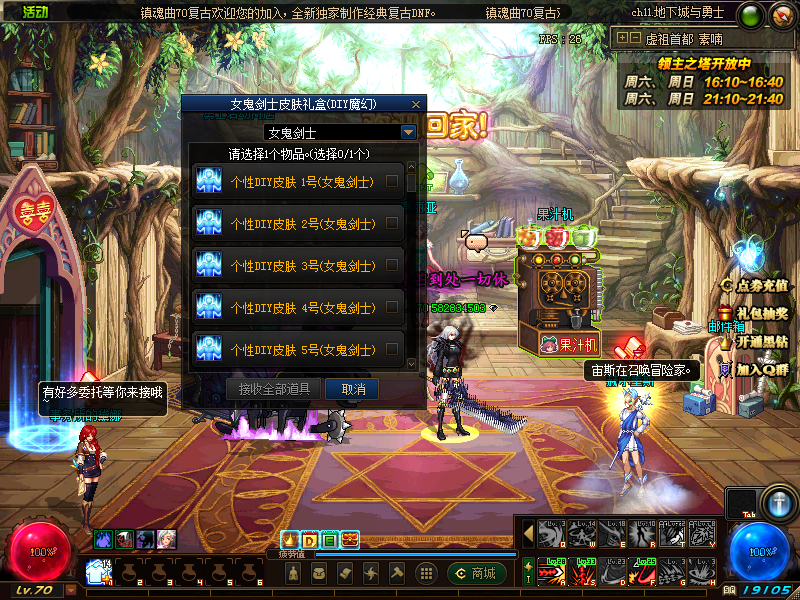
Task: Select the 个性DIY皮肤 3号 row
Action: pyautogui.click(x=300, y=266)
